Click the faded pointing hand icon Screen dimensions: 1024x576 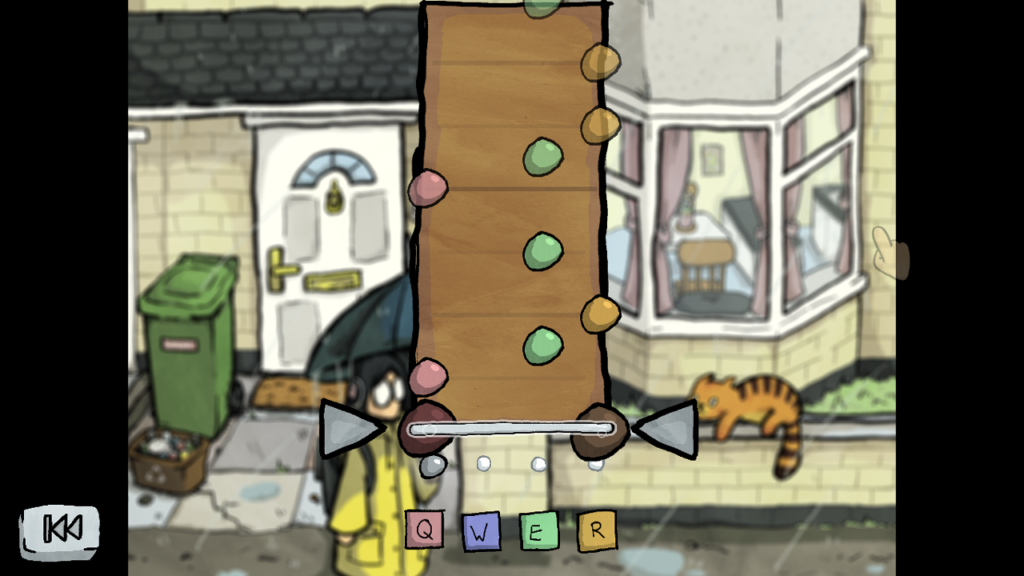[x=885, y=253]
